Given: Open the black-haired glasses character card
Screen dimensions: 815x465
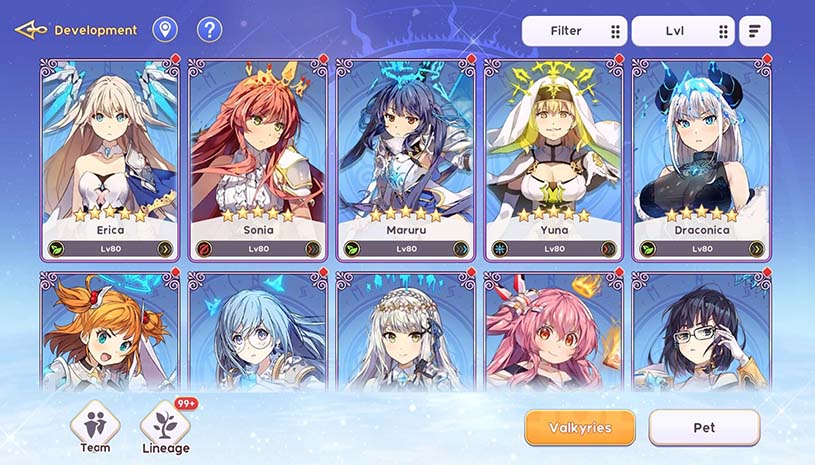Looking at the screenshot, I should [701, 330].
